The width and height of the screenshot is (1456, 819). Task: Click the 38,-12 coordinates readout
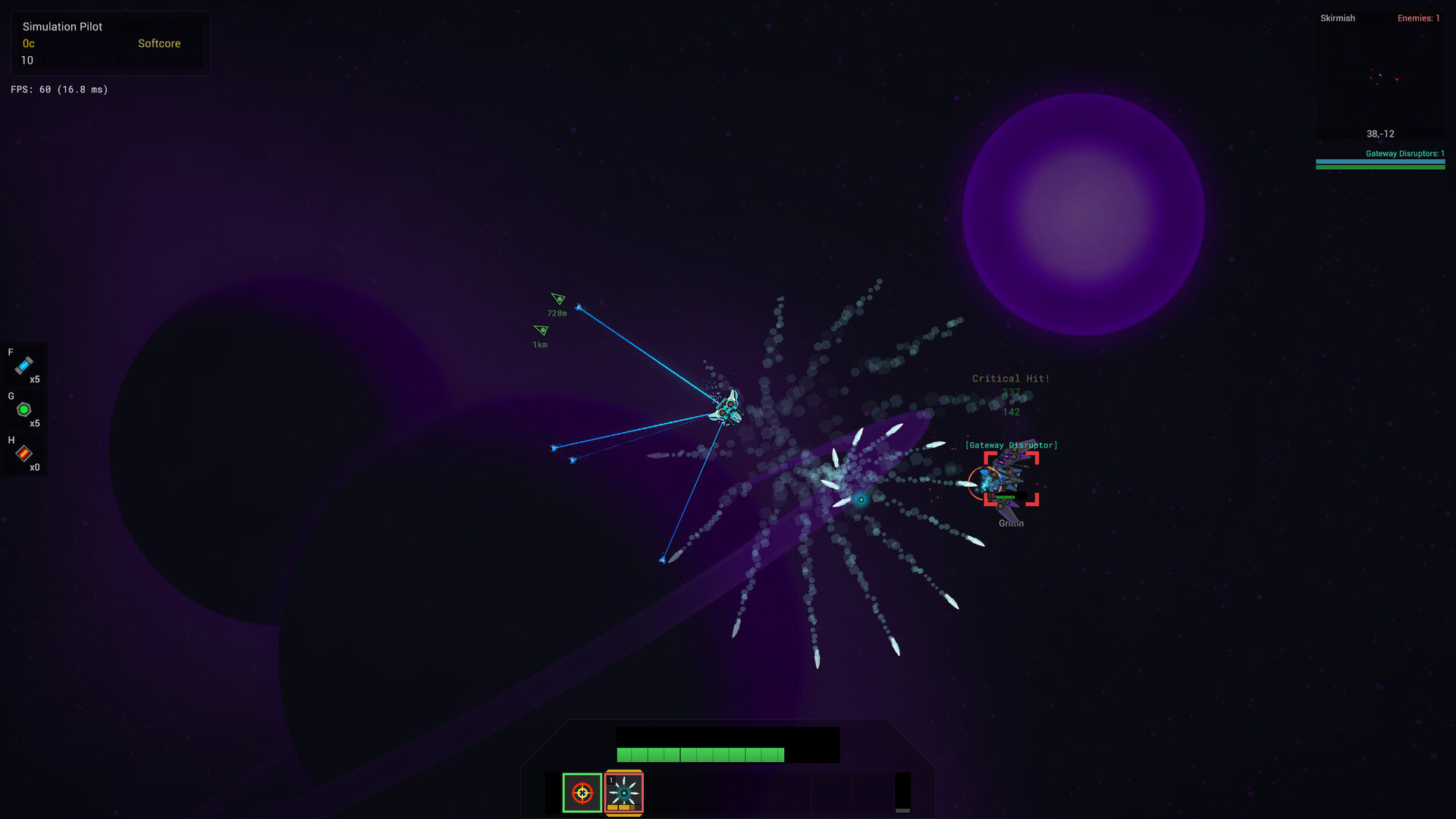(x=1379, y=133)
